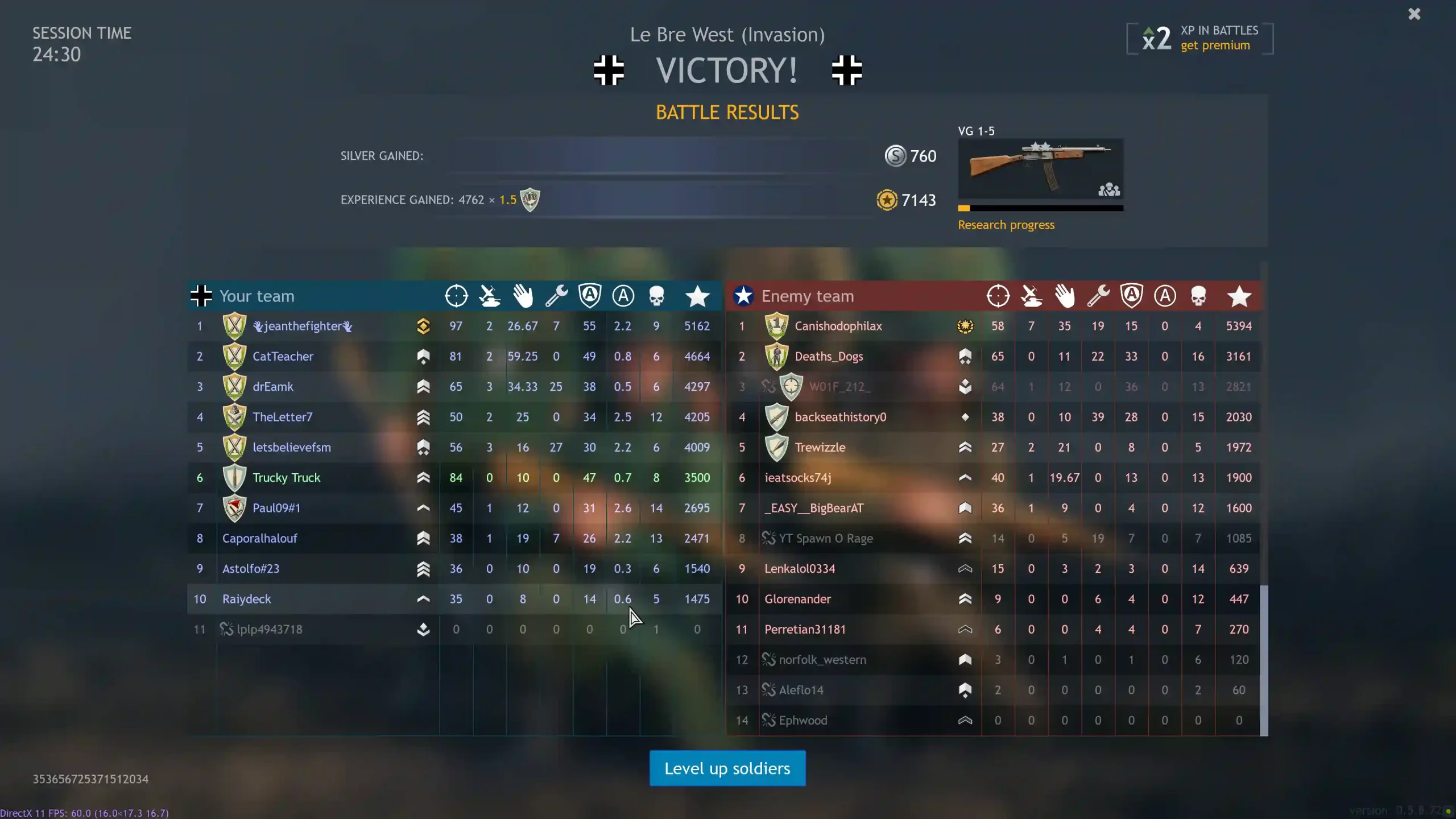1456x819 pixels.
Task: Choose Paul09#1 in your team
Action: pyautogui.click(x=276, y=508)
